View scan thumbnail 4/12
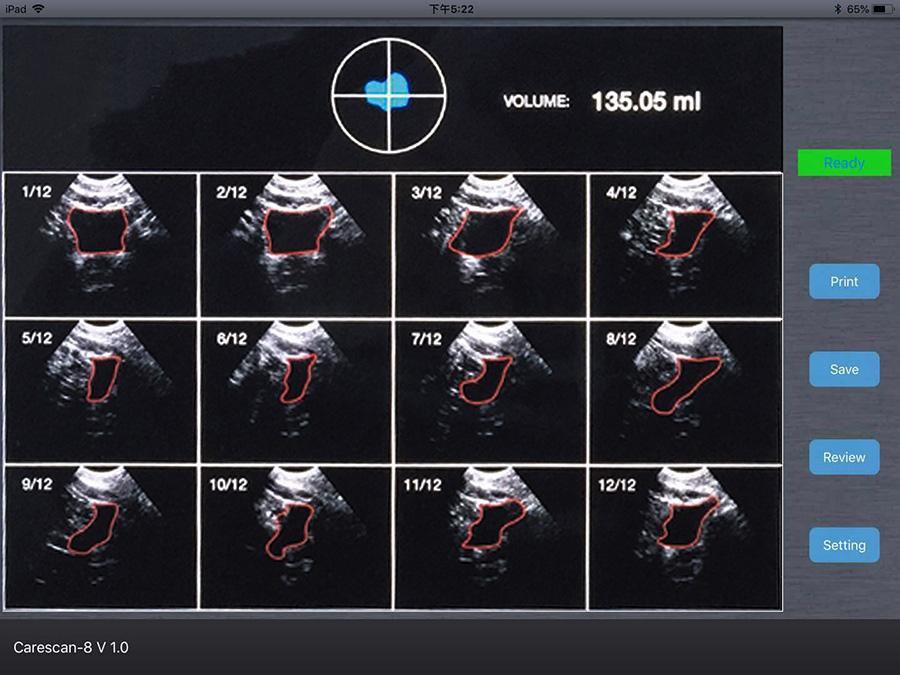 [x=685, y=245]
